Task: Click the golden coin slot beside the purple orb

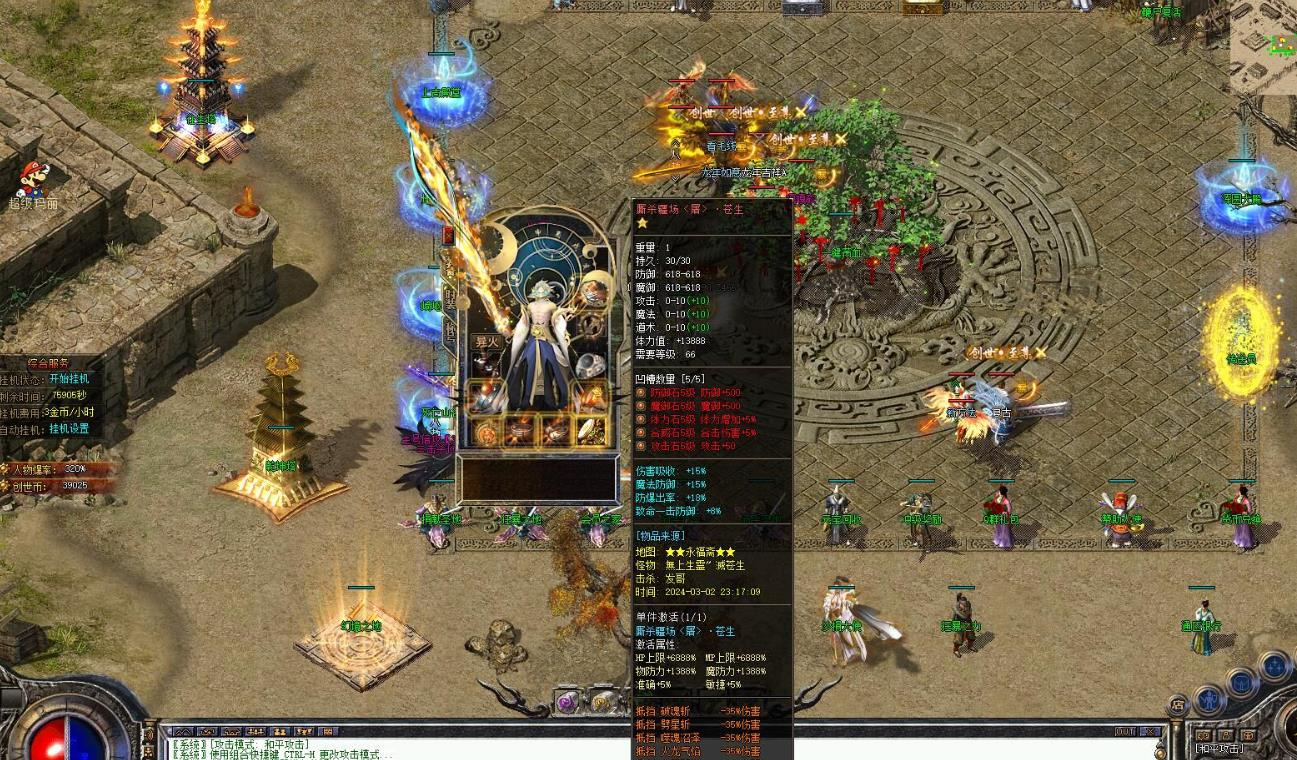Action: (x=600, y=702)
